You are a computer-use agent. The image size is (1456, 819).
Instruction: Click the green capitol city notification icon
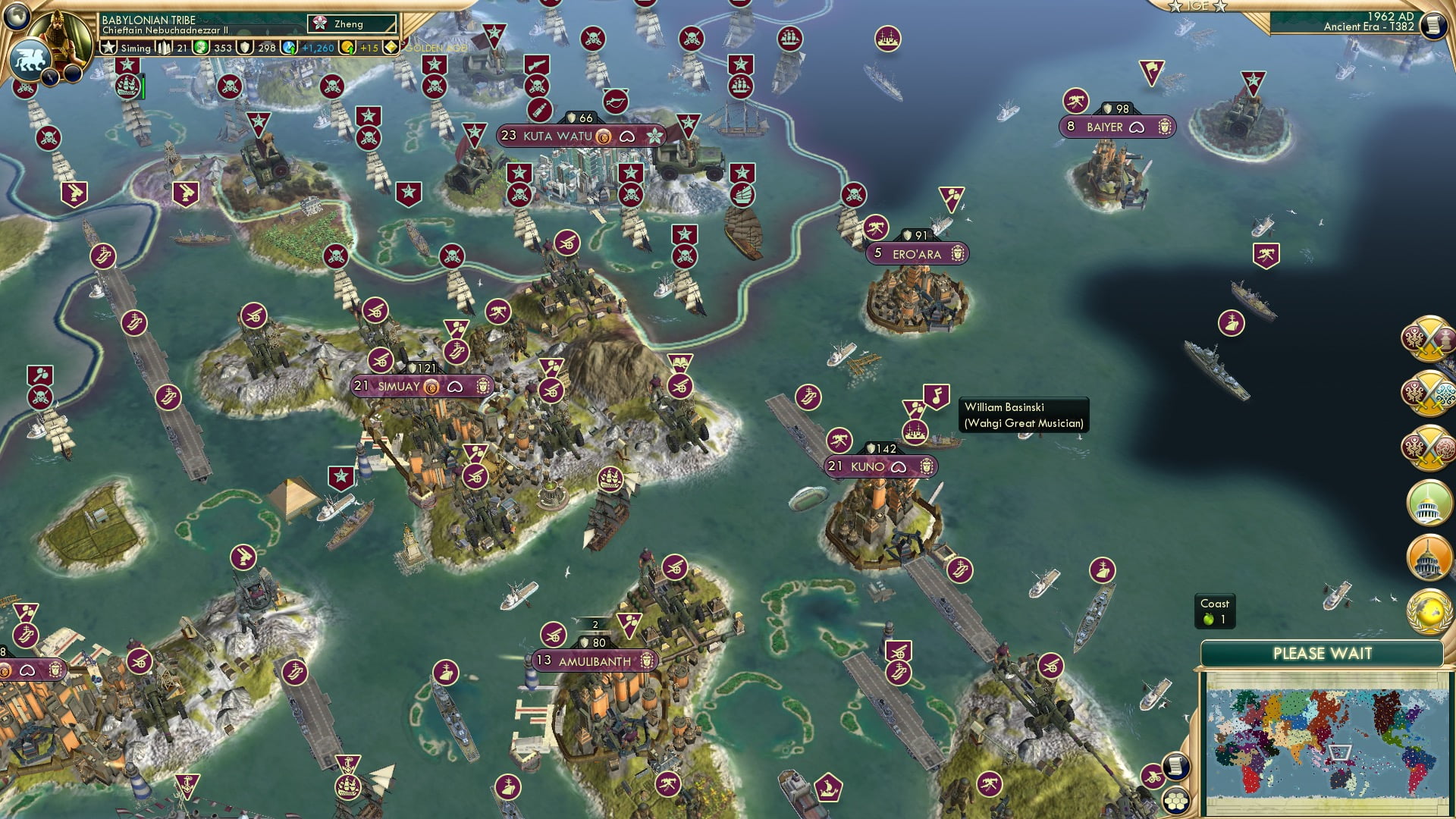pyautogui.click(x=1429, y=501)
